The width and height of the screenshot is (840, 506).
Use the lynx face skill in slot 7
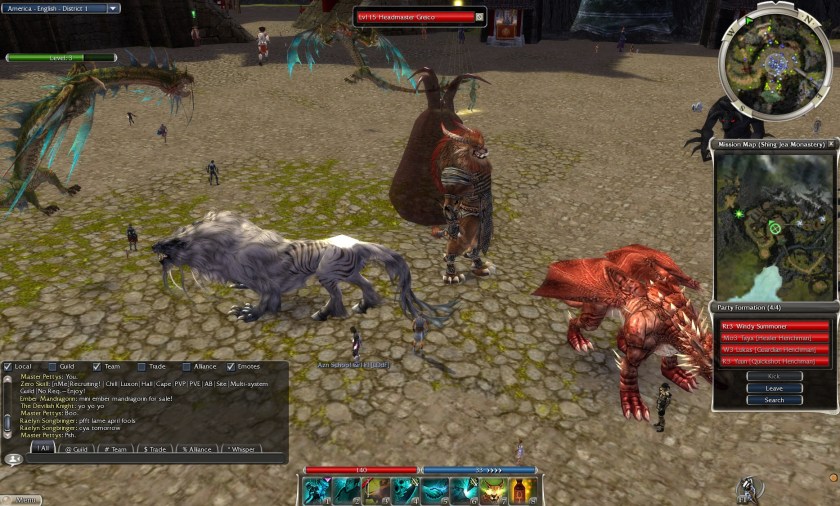492,490
